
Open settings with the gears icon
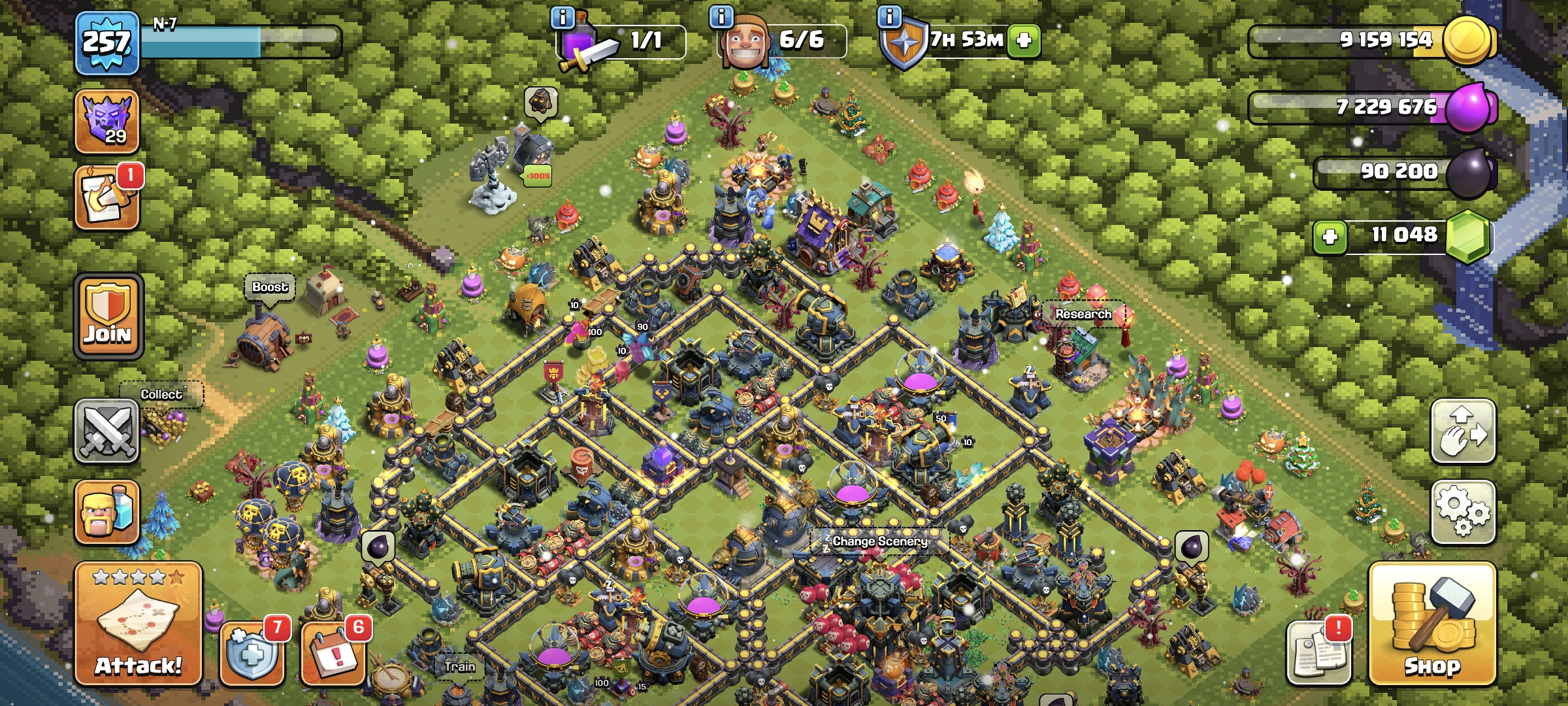[1463, 512]
